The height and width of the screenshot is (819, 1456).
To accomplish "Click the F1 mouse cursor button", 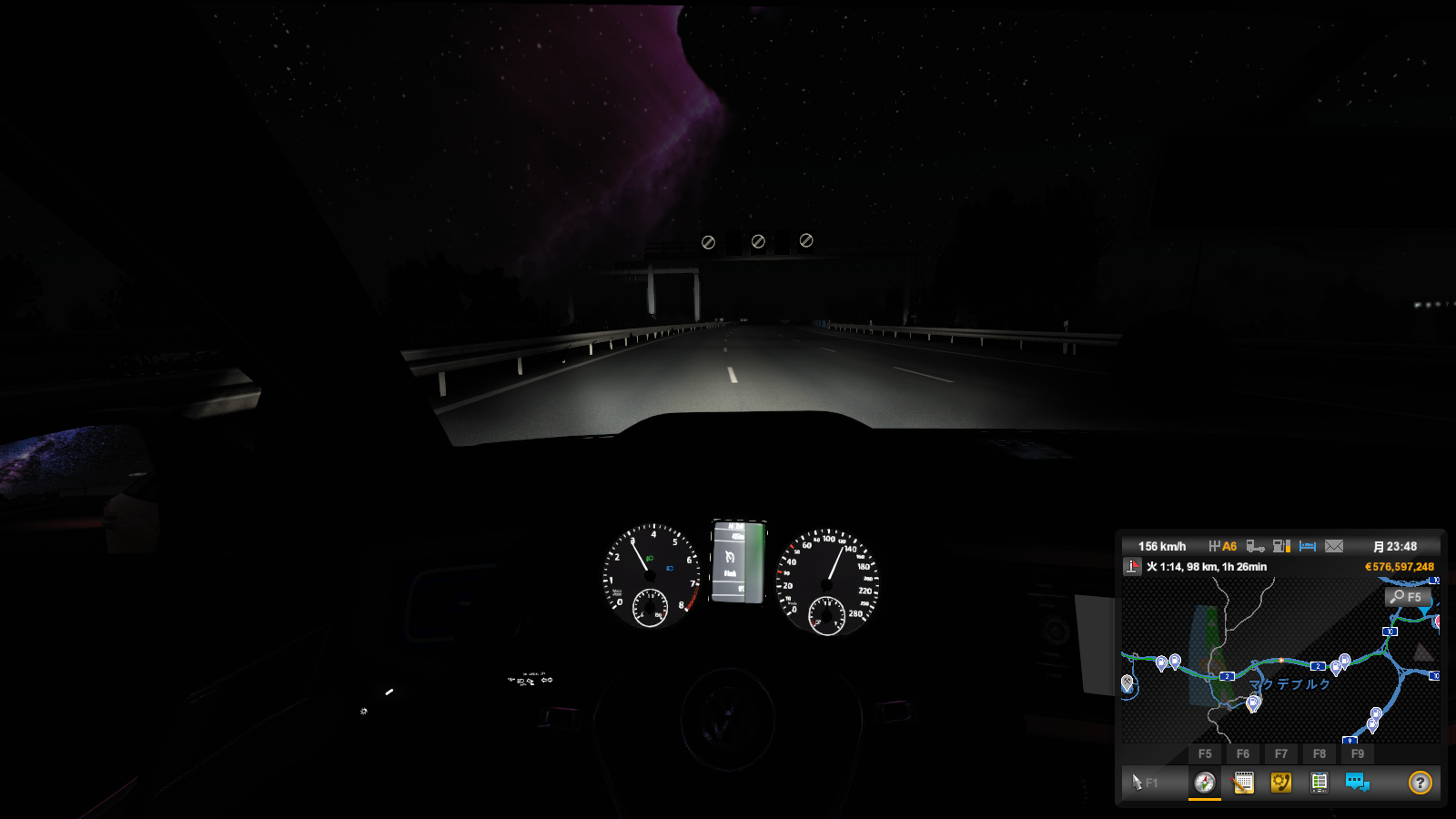I will pyautogui.click(x=1144, y=783).
